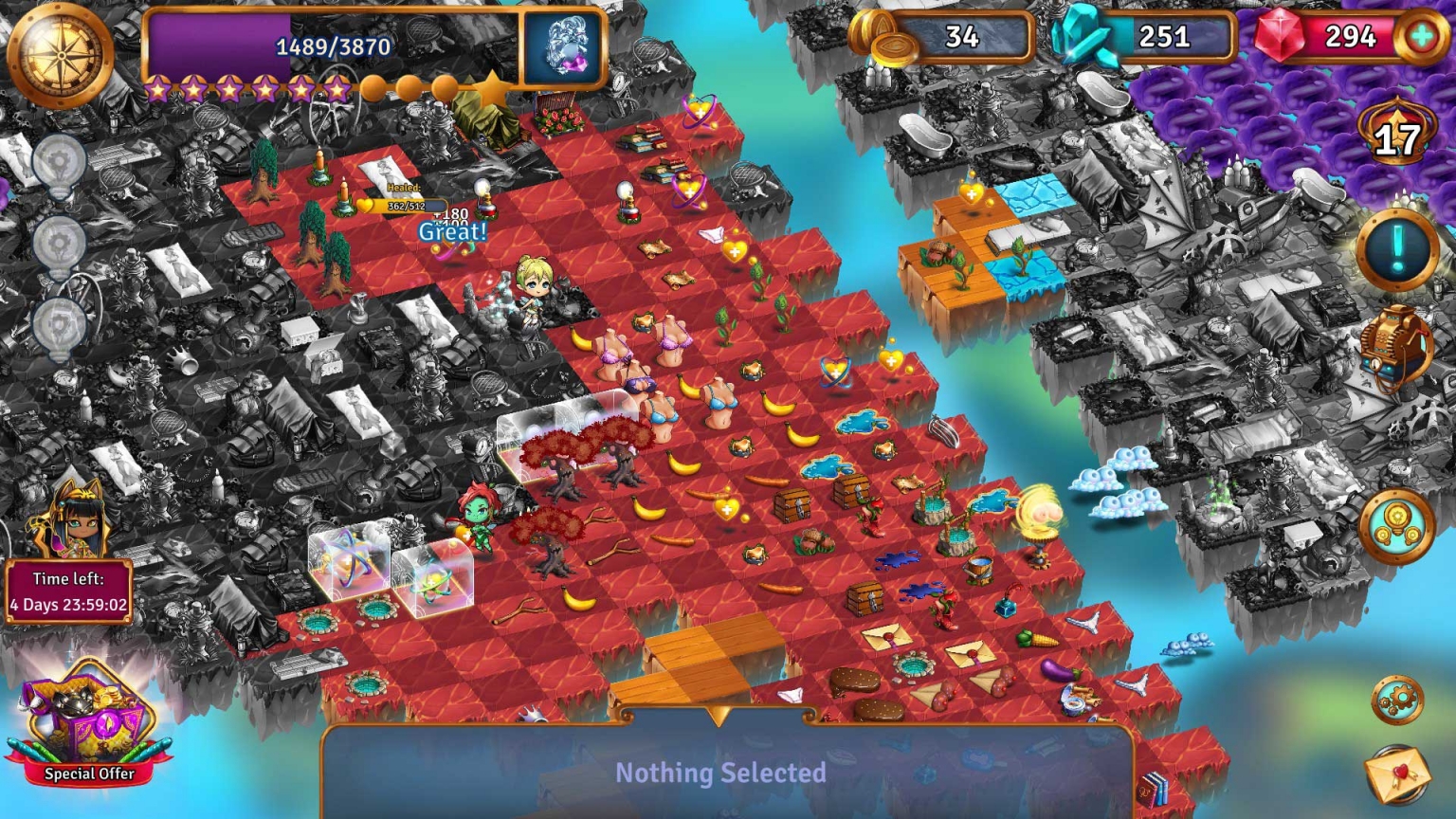The height and width of the screenshot is (819, 1456).
Task: Click the crystal statue reward portrait
Action: pos(564,47)
